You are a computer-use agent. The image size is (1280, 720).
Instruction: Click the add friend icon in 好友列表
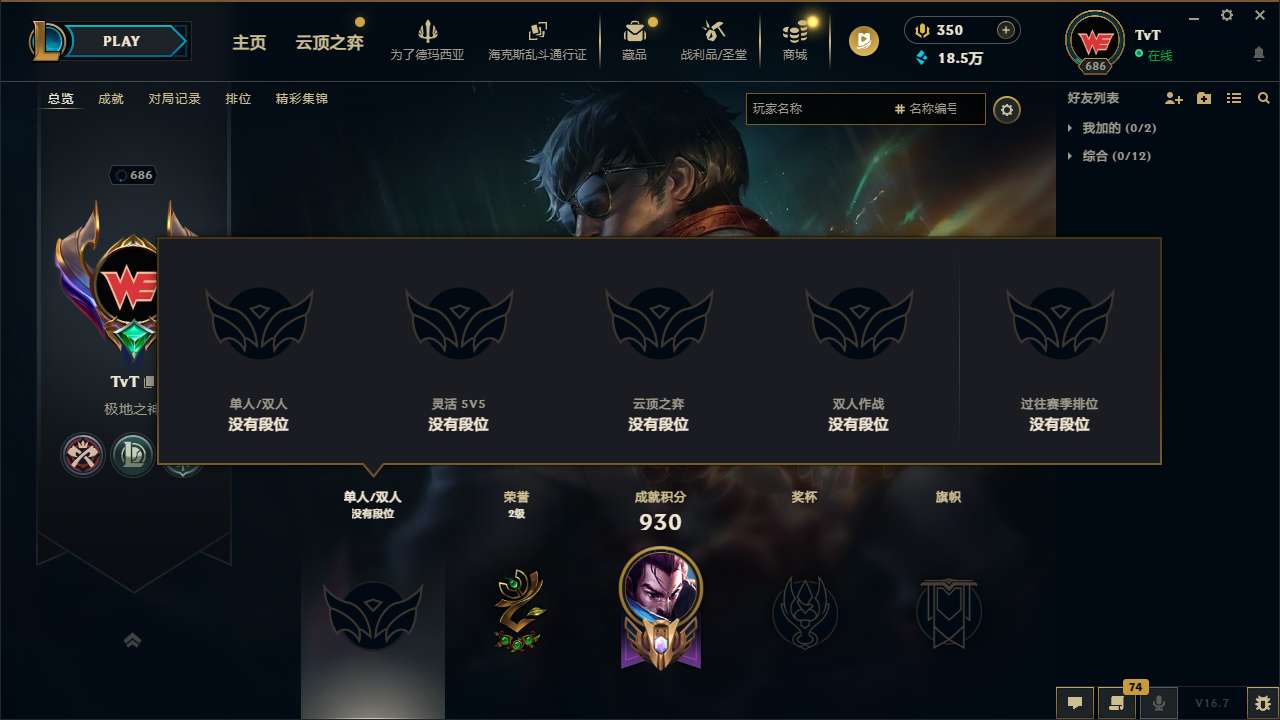pos(1172,98)
